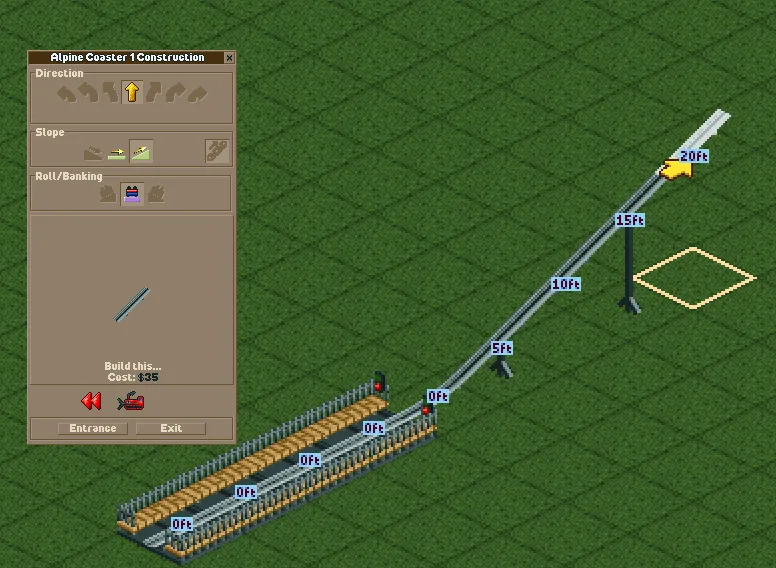Select the upward slope option
Viewport: 776px width, 568px height.
tap(141, 151)
